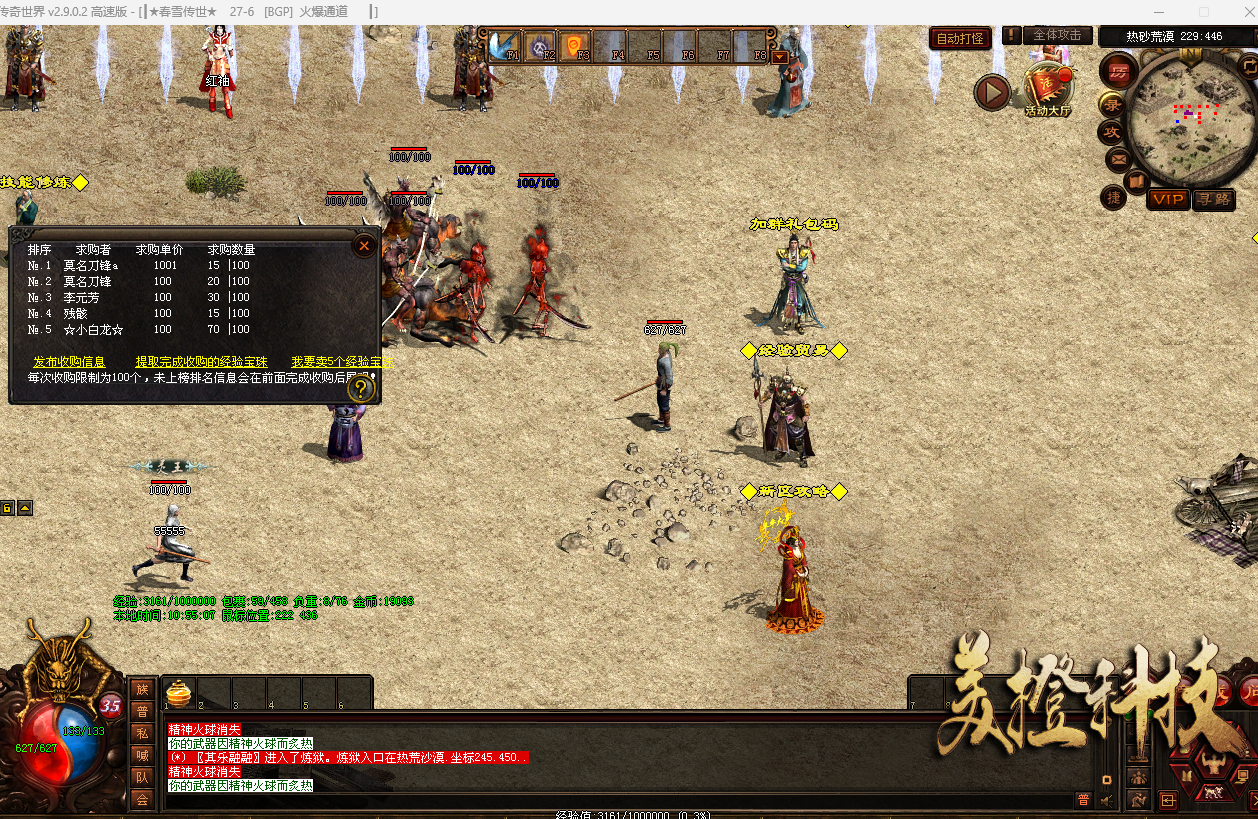Toggle the speaker sound icon

click(1107, 800)
